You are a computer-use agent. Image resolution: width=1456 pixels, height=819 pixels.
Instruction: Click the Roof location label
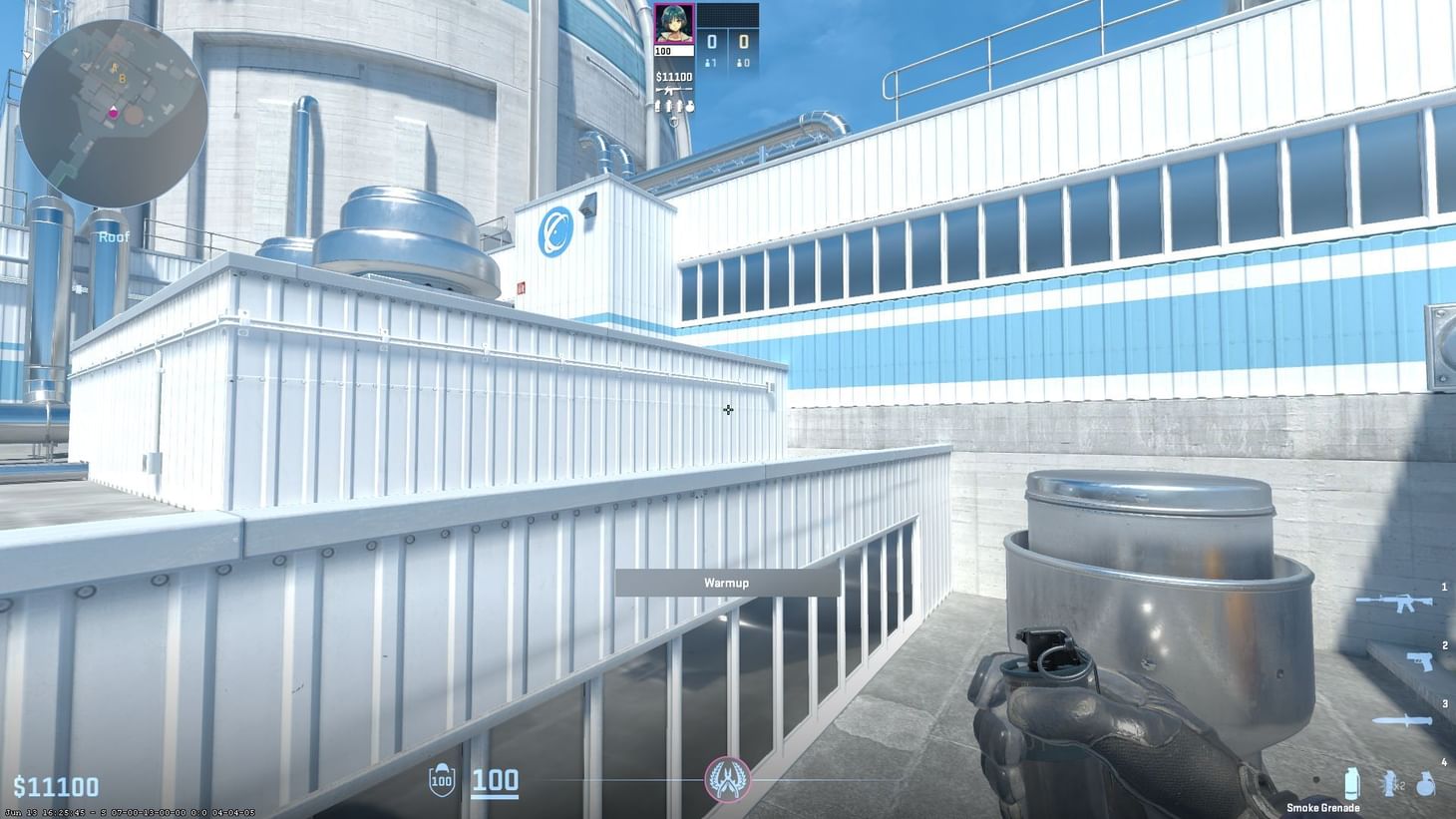[x=114, y=236]
